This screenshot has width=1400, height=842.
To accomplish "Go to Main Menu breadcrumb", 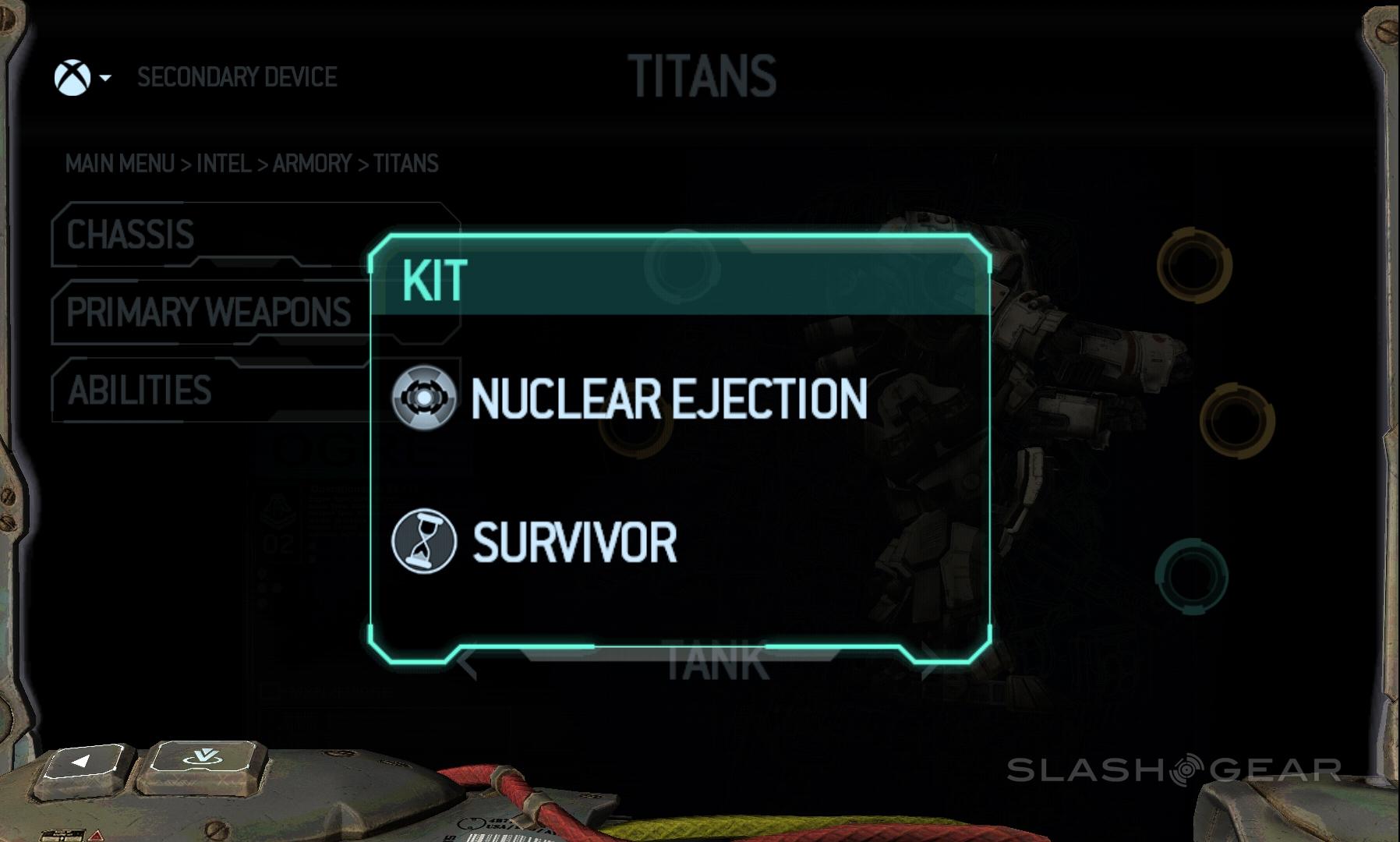I will pos(120,164).
